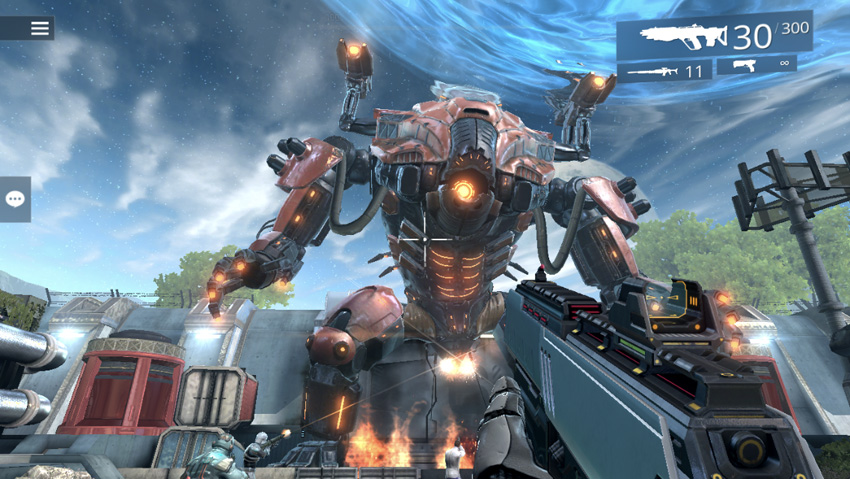Select the primary assault rifle weapon

(713, 37)
